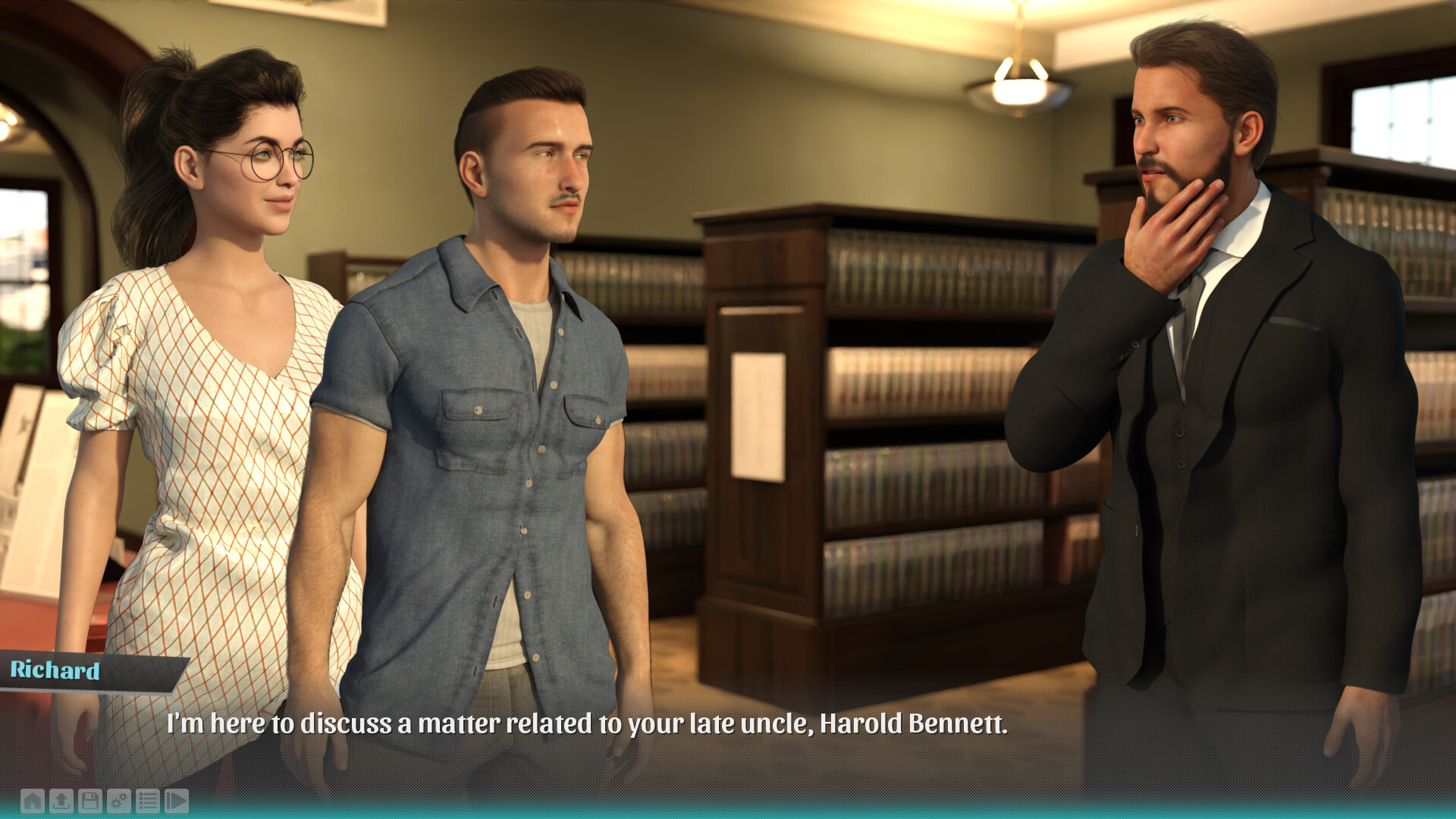
Task: Advance the conversation by clicking the textbox
Action: 728,728
